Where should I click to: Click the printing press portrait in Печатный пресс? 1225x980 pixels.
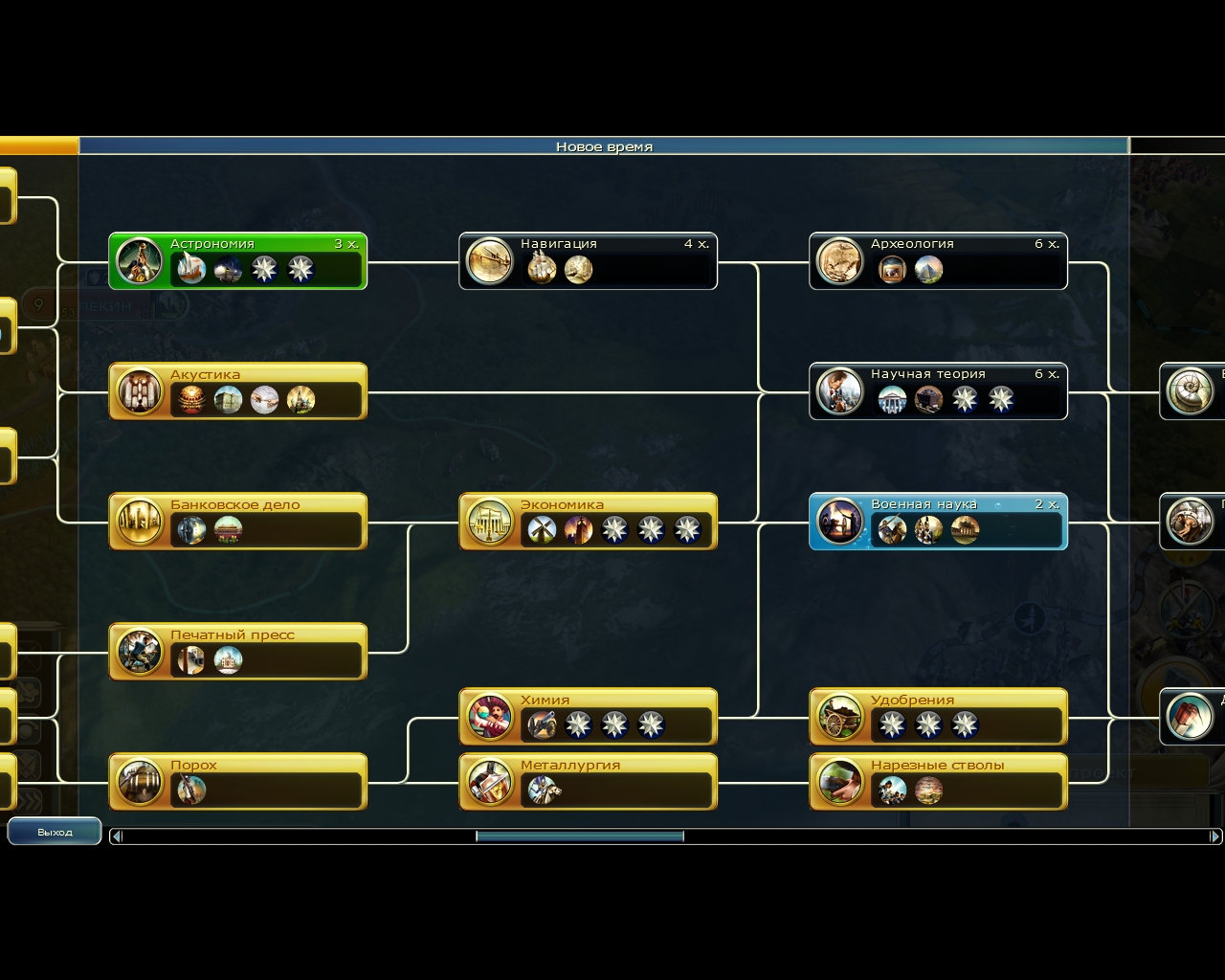pyautogui.click(x=139, y=655)
